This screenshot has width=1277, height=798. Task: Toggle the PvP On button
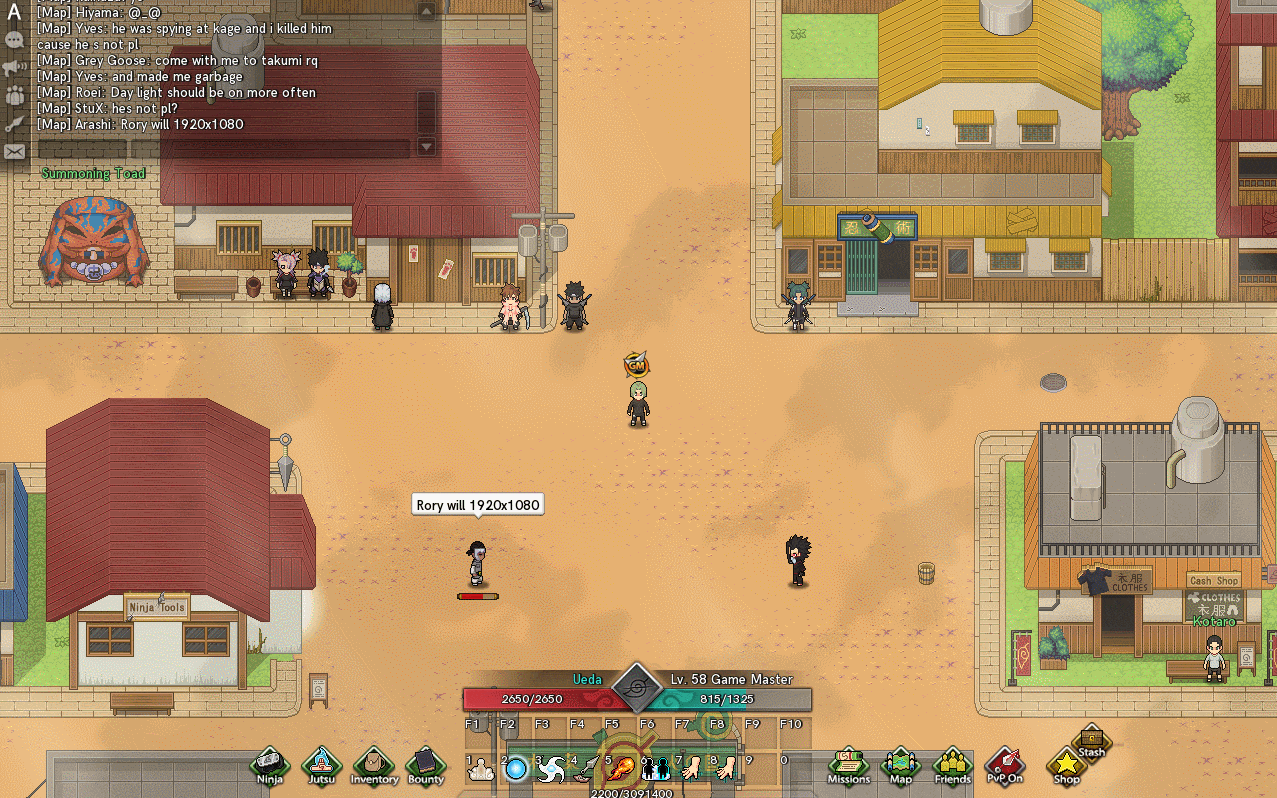1004,765
